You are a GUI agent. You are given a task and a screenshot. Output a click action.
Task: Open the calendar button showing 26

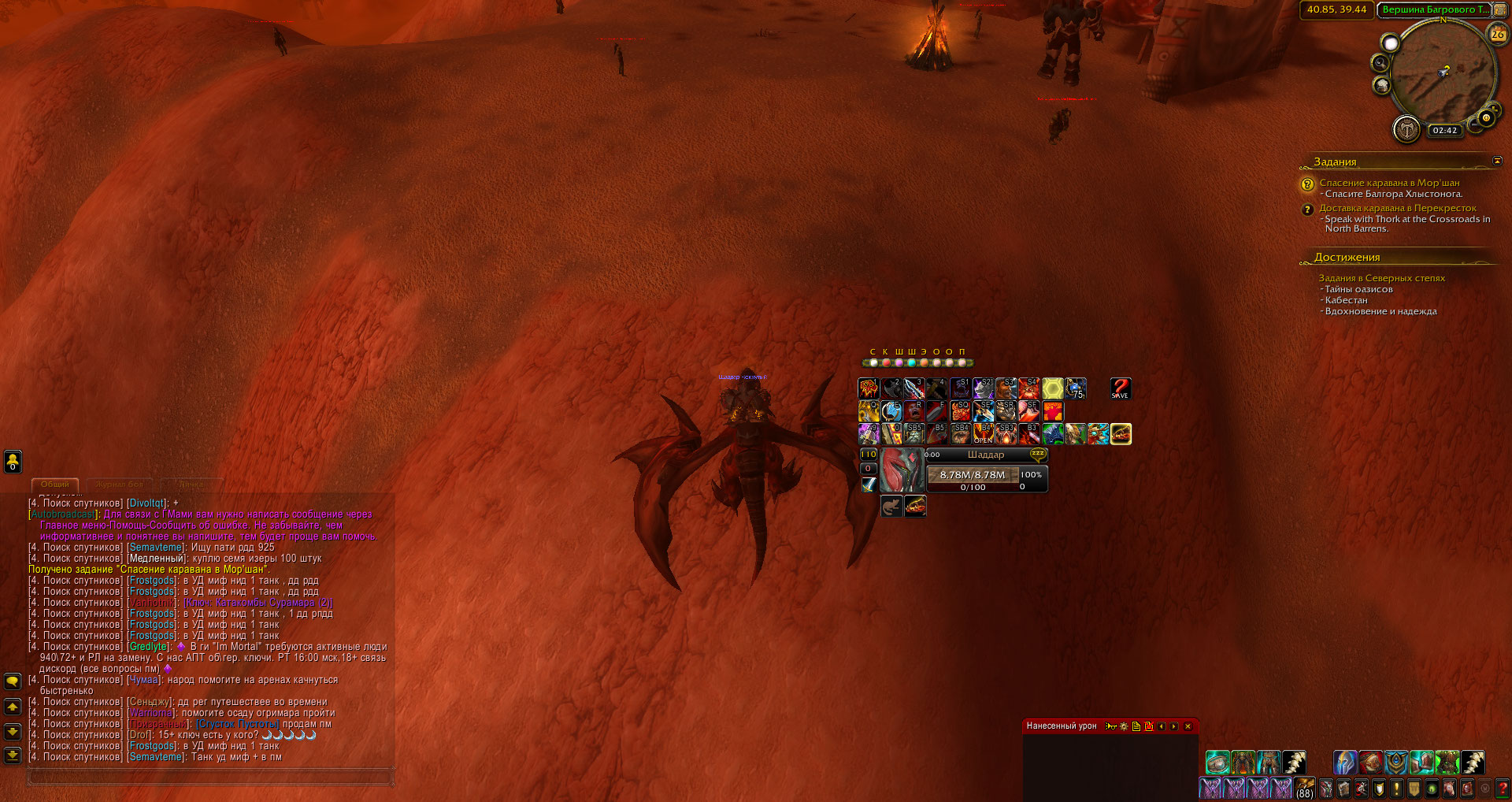pos(1497,34)
